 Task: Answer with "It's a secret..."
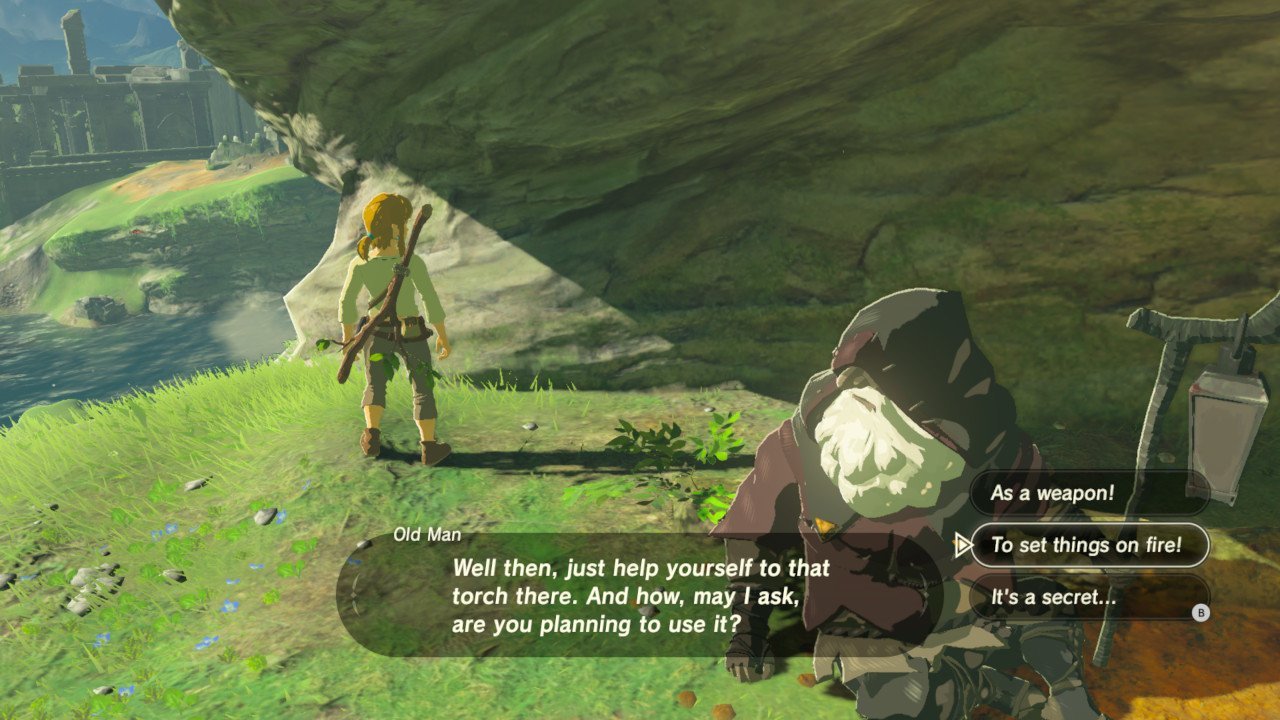pos(1088,599)
